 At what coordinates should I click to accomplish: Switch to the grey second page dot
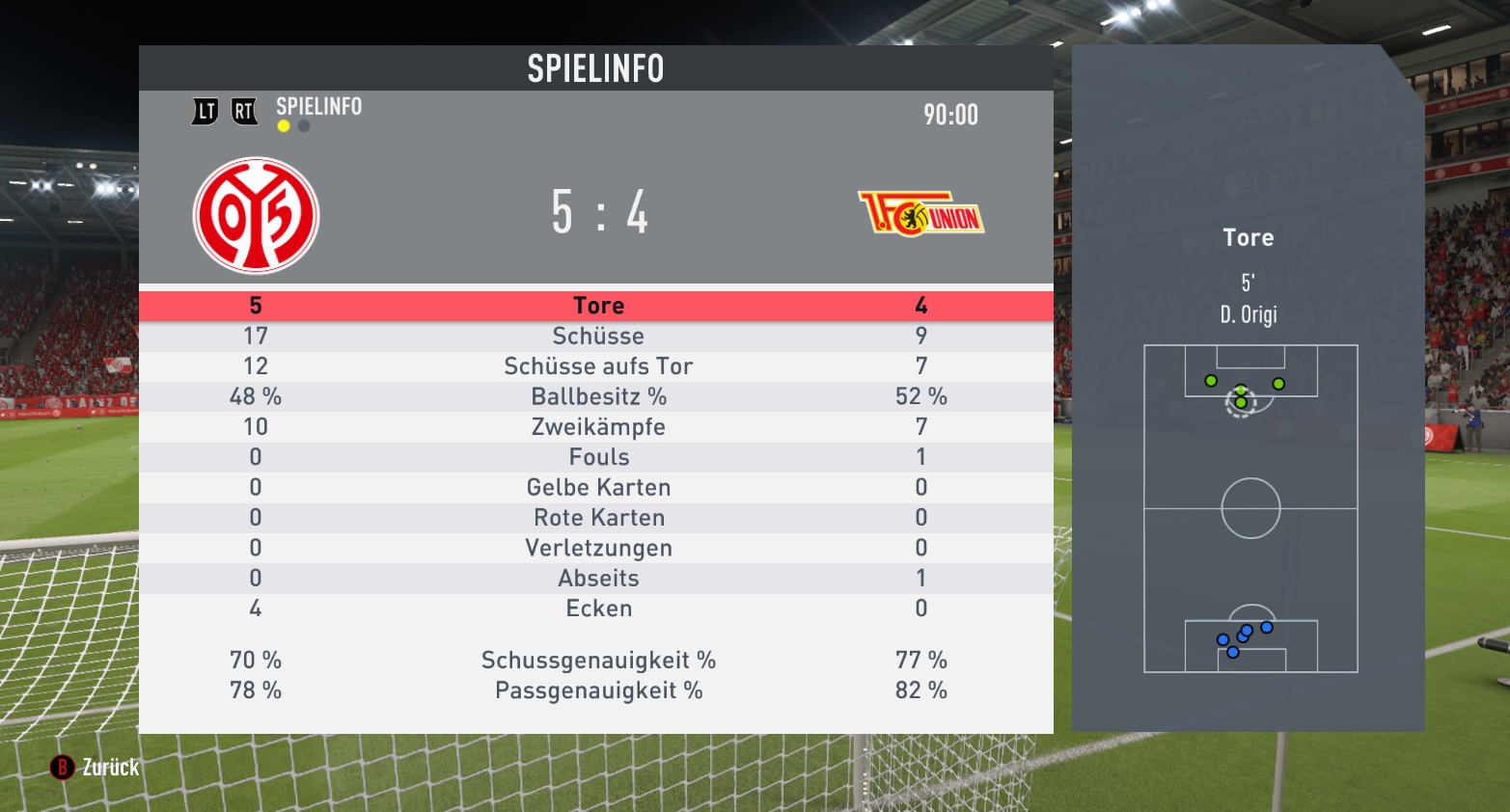pos(304,126)
